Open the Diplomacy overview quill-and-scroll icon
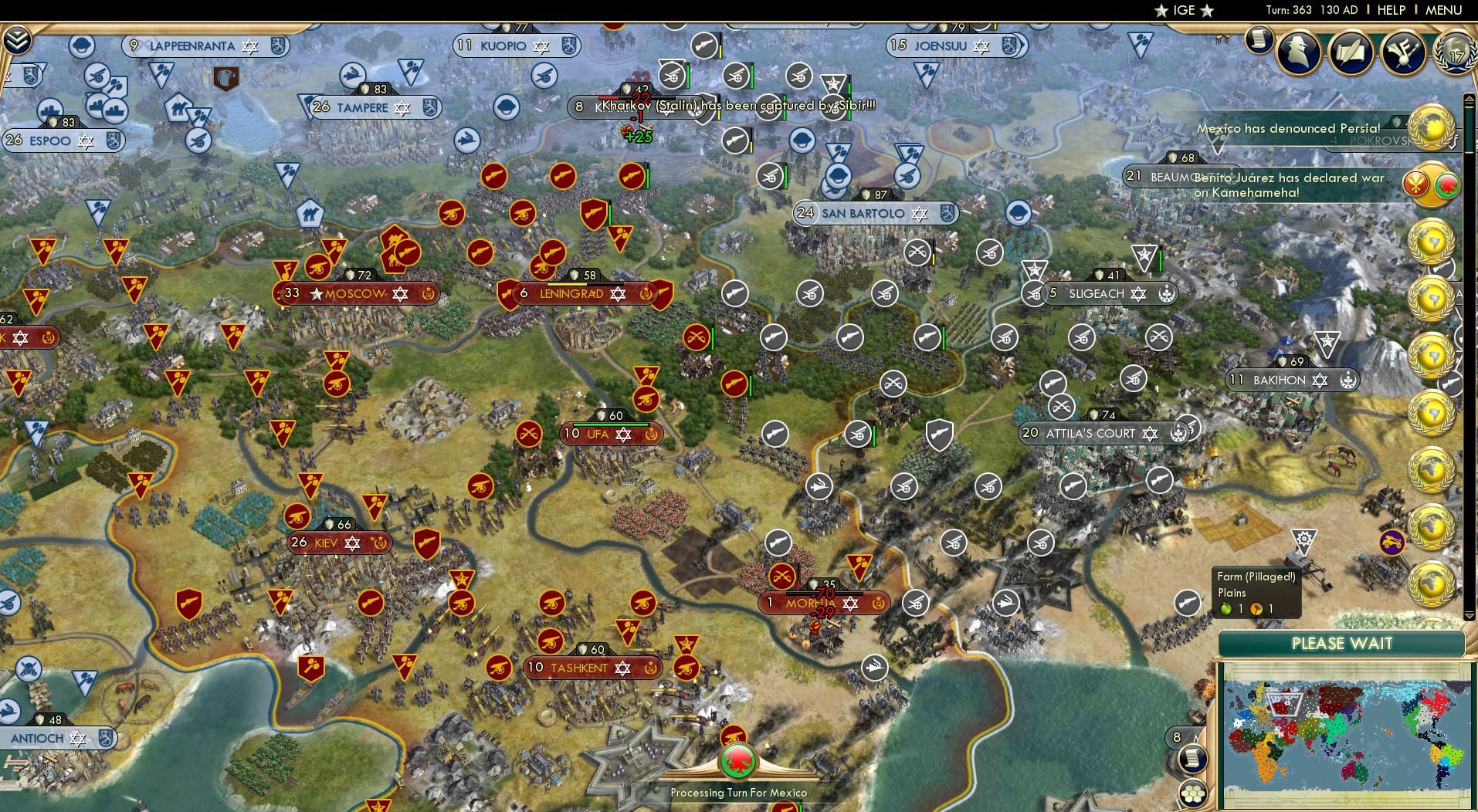Image resolution: width=1478 pixels, height=812 pixels. (x=1353, y=52)
